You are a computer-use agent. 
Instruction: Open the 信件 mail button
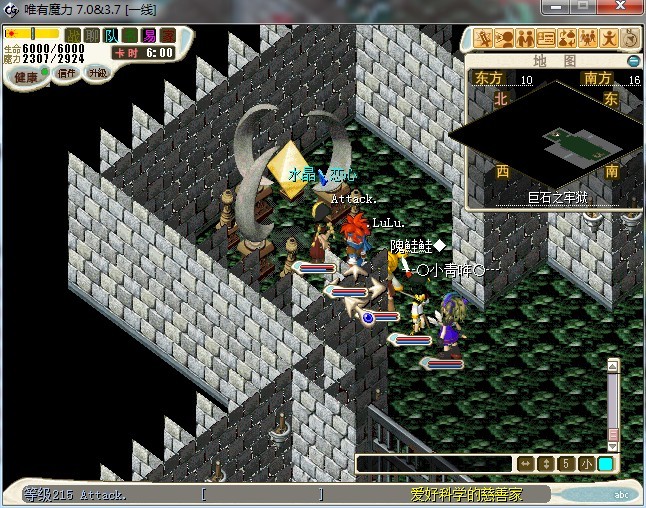(x=65, y=75)
